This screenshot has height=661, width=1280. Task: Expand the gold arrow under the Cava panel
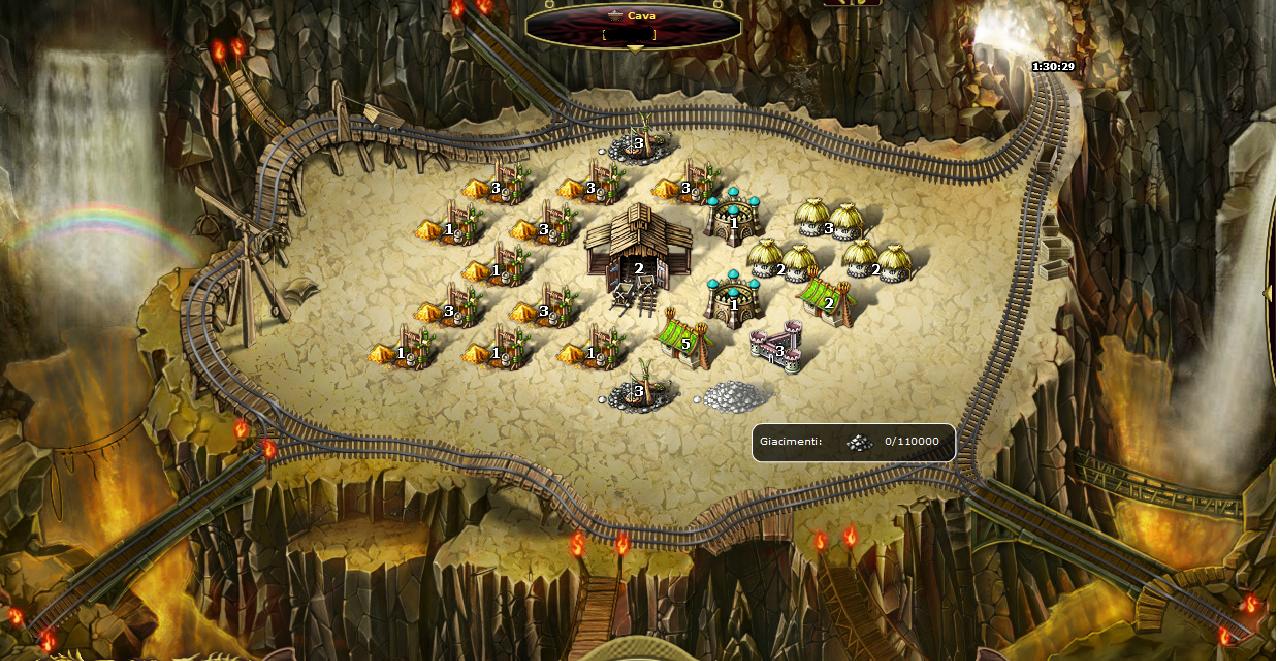coord(634,49)
